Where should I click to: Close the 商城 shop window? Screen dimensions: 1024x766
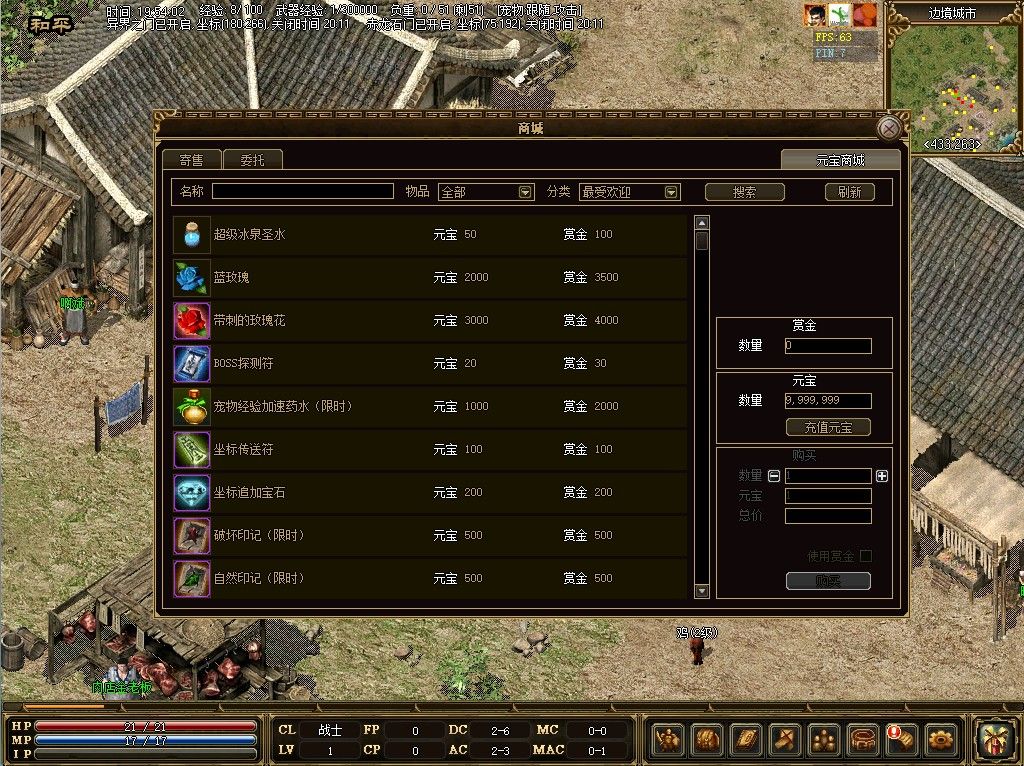[x=888, y=129]
